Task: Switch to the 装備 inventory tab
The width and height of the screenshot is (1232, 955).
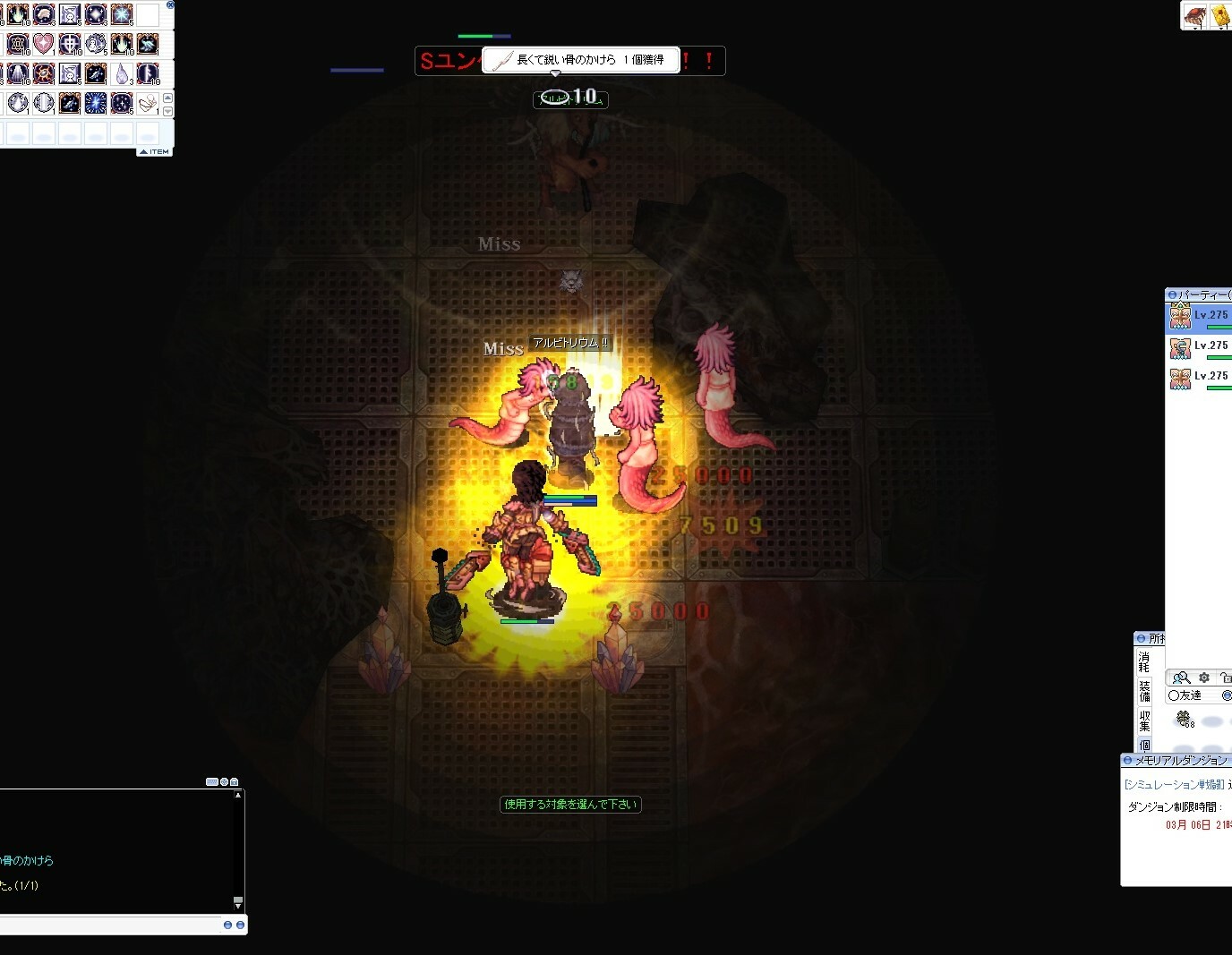Action: point(1144,690)
